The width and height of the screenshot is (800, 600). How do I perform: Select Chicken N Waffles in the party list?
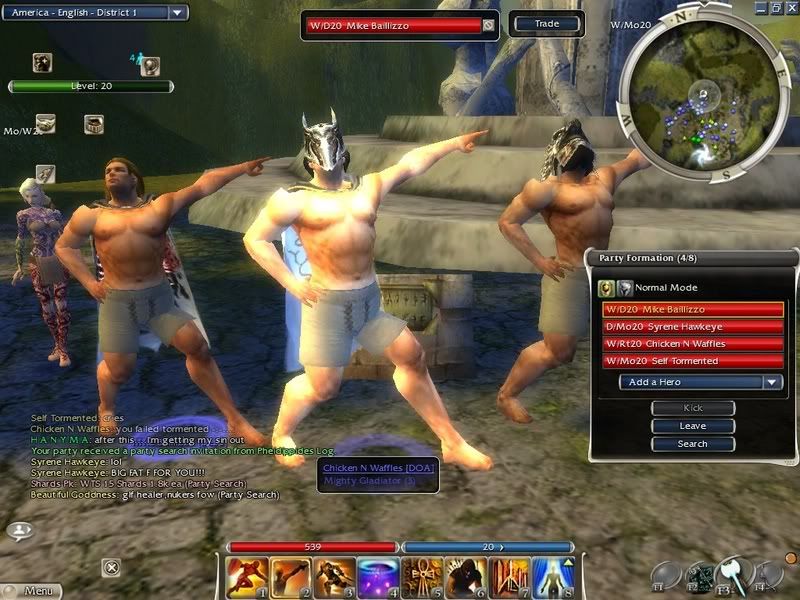(x=693, y=344)
